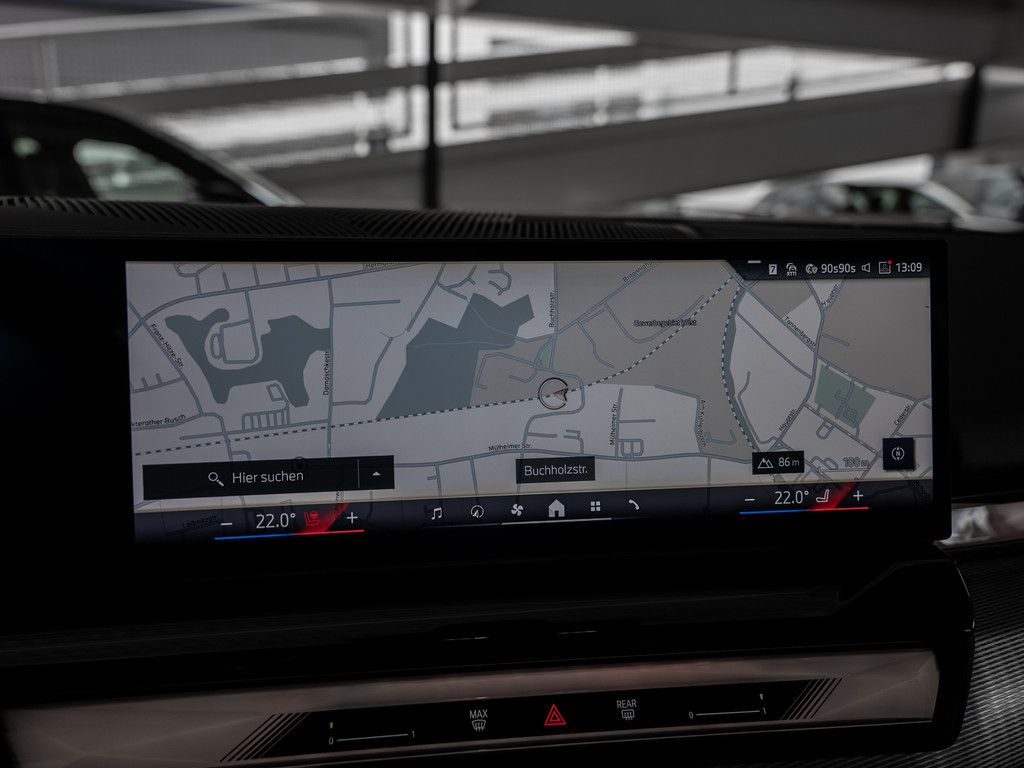The image size is (1024, 768).
Task: Tap the "Hier suchen" search field
Action: tap(266, 477)
